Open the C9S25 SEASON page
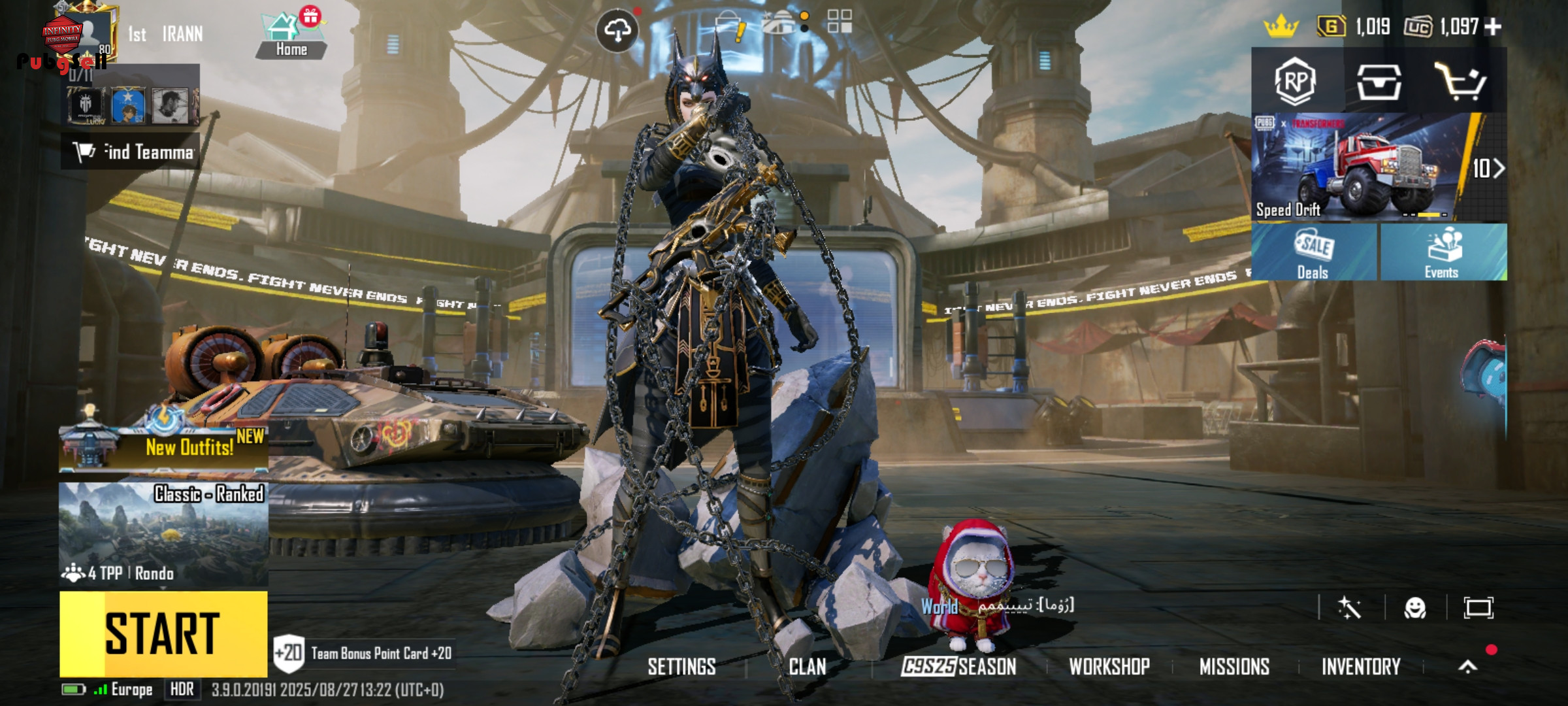1568x706 pixels. coord(958,667)
